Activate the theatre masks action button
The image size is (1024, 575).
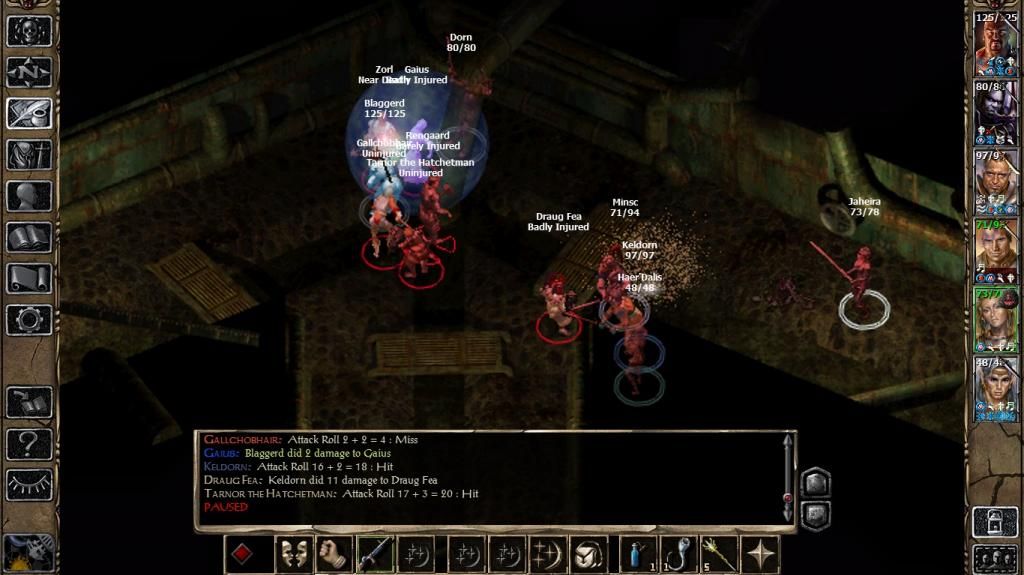[x=293, y=554]
